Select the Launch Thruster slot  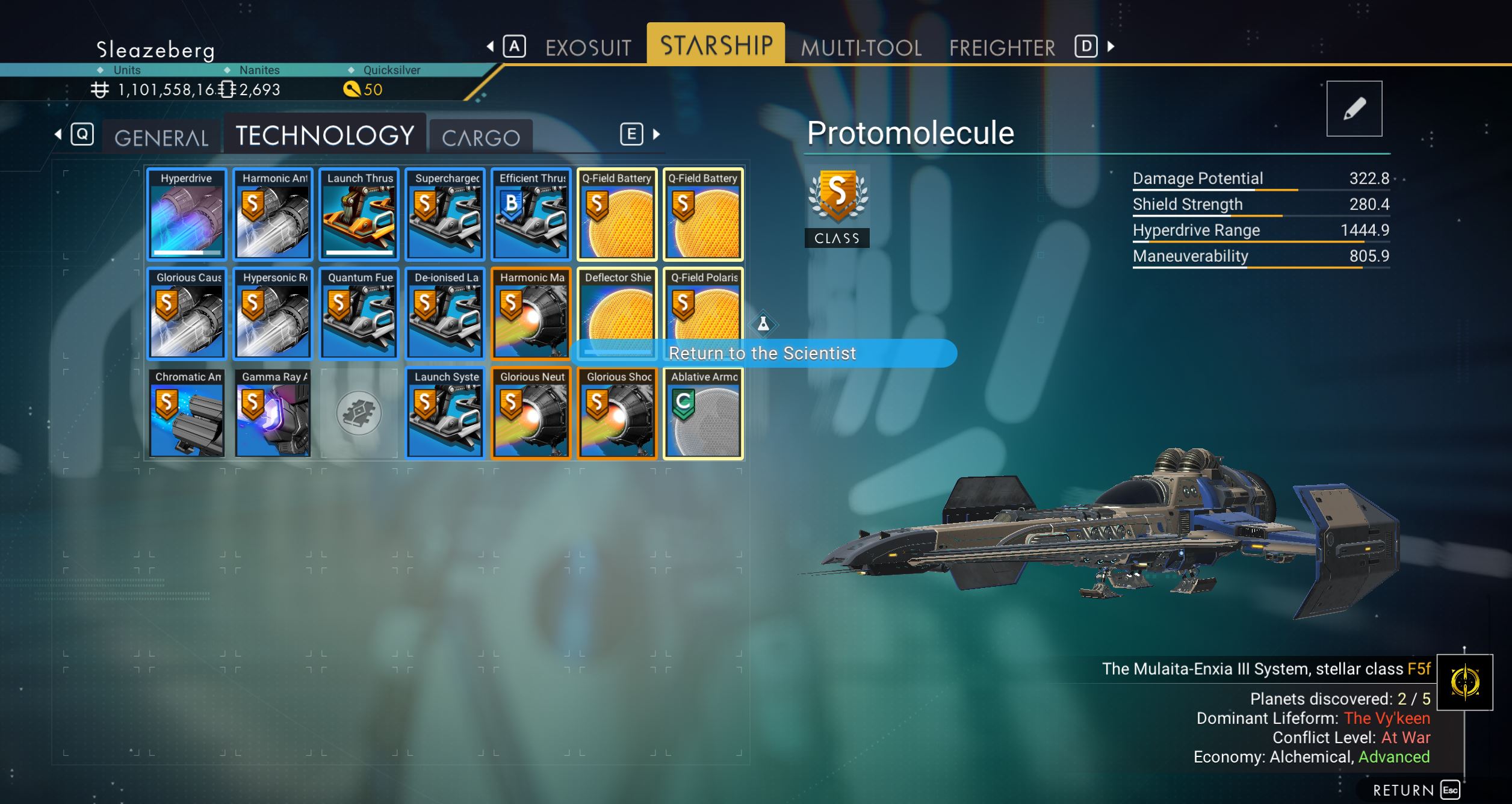[359, 214]
